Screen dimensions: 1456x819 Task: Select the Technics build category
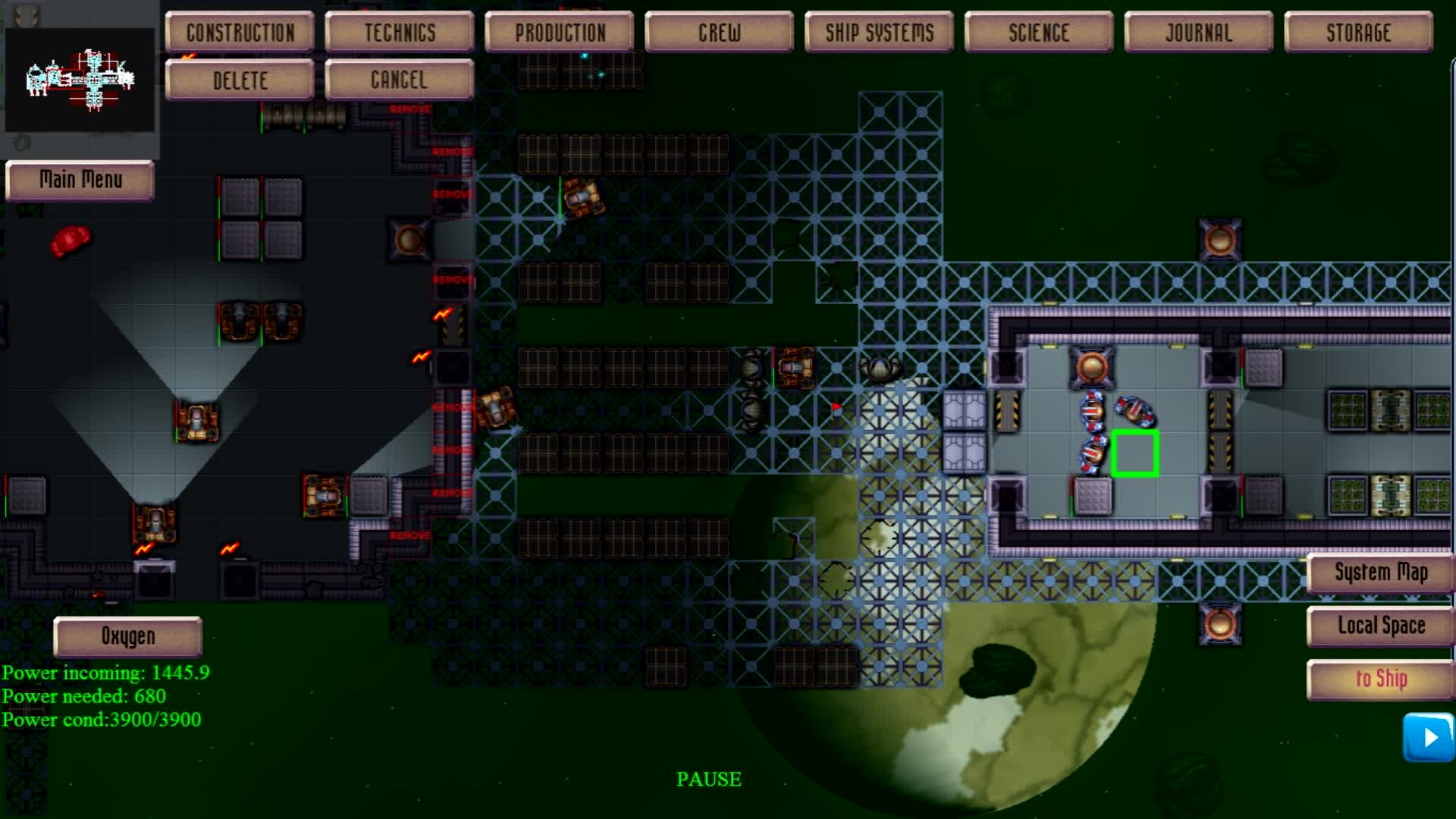(x=400, y=32)
